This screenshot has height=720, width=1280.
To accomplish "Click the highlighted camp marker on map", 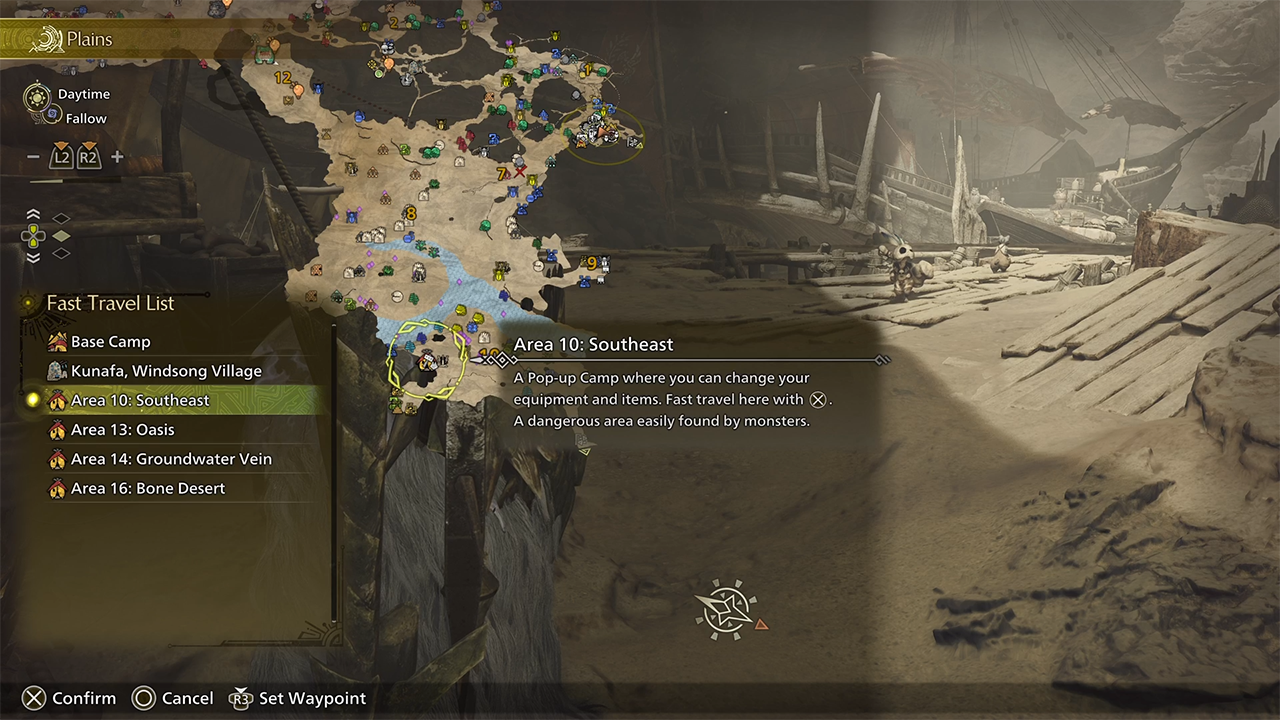I will (429, 361).
